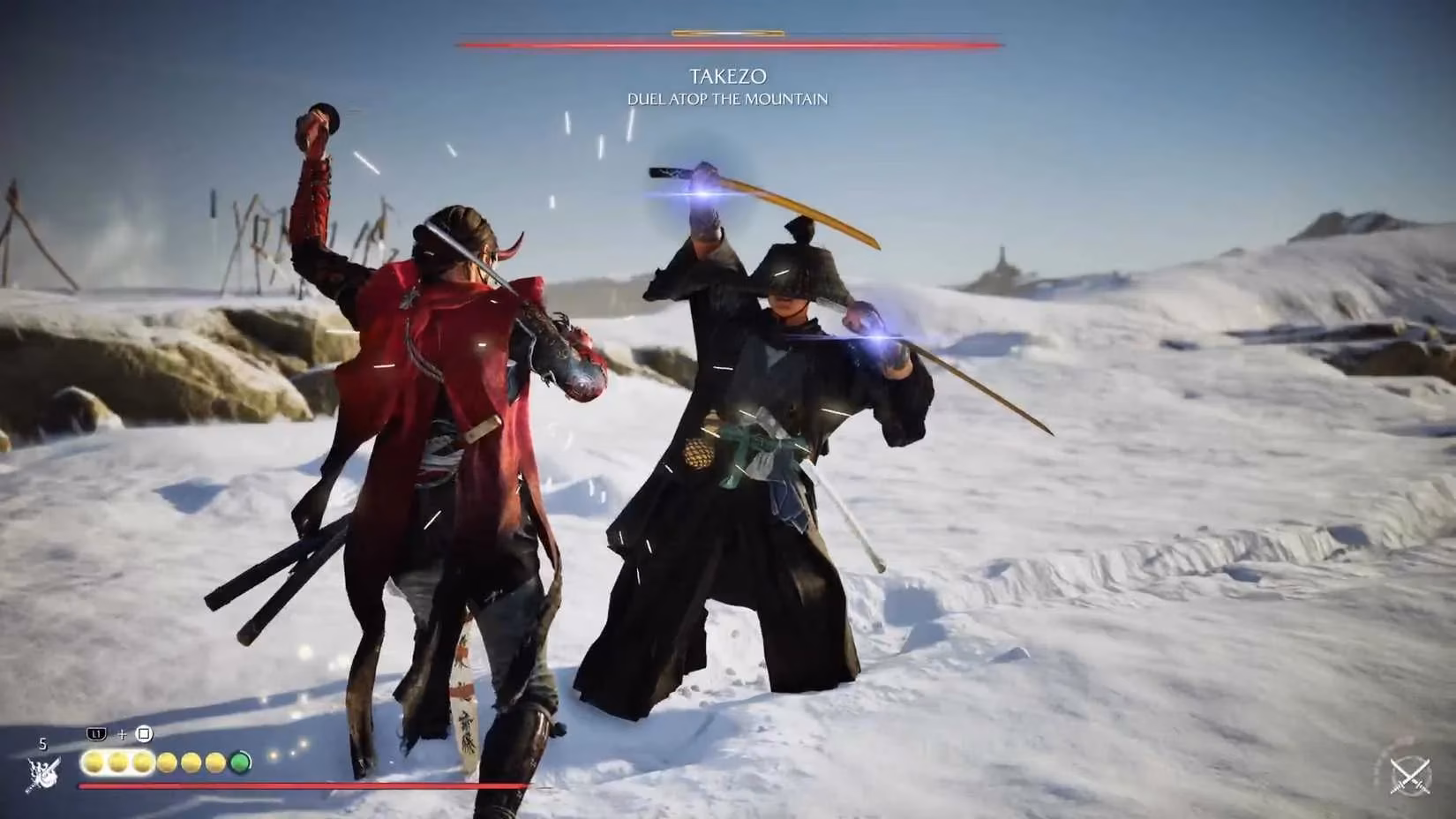Viewport: 1456px width, 819px height.
Task: Select the ammo counter showing 5
Action: coord(42,744)
